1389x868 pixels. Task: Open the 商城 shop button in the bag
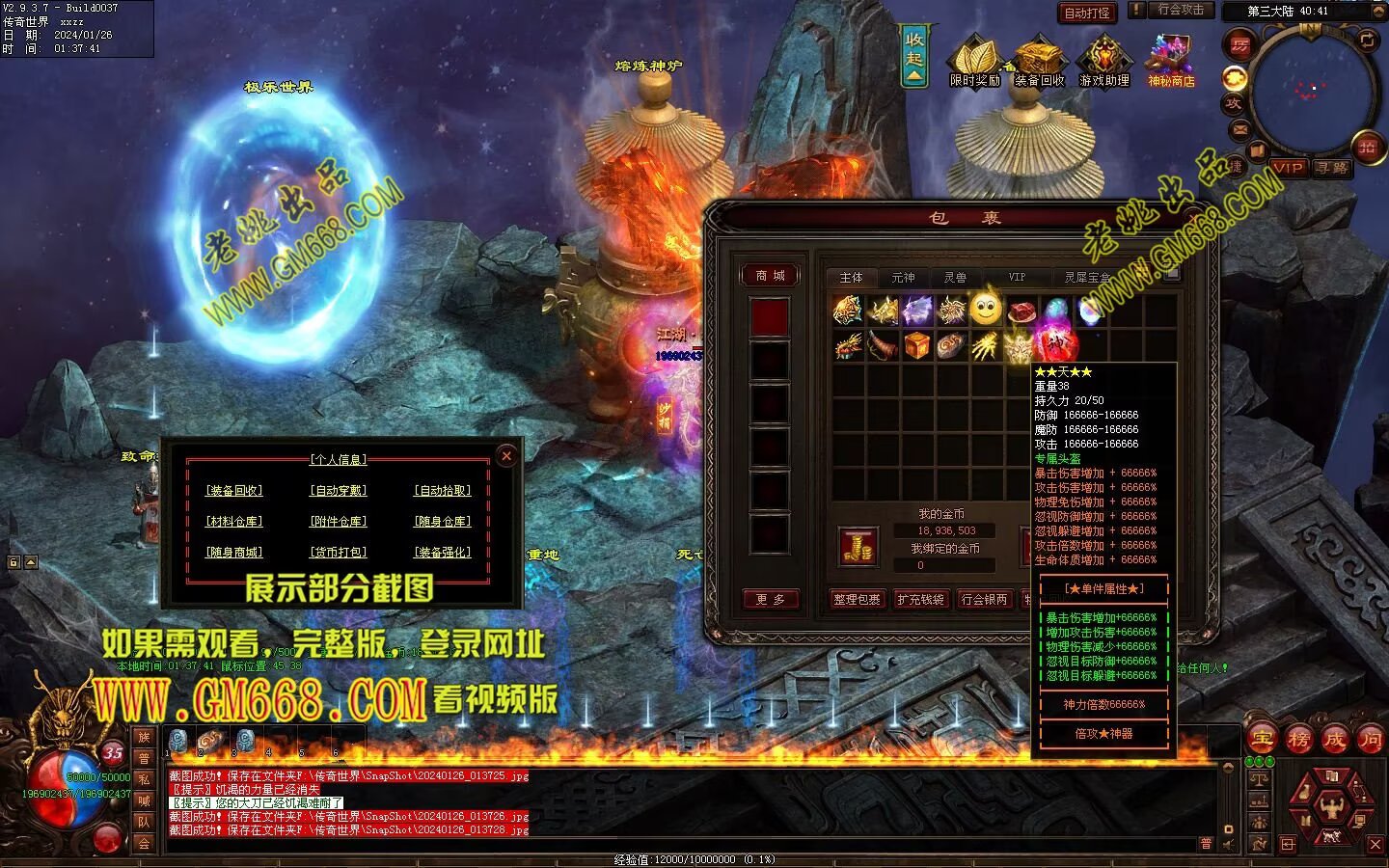tap(770, 276)
